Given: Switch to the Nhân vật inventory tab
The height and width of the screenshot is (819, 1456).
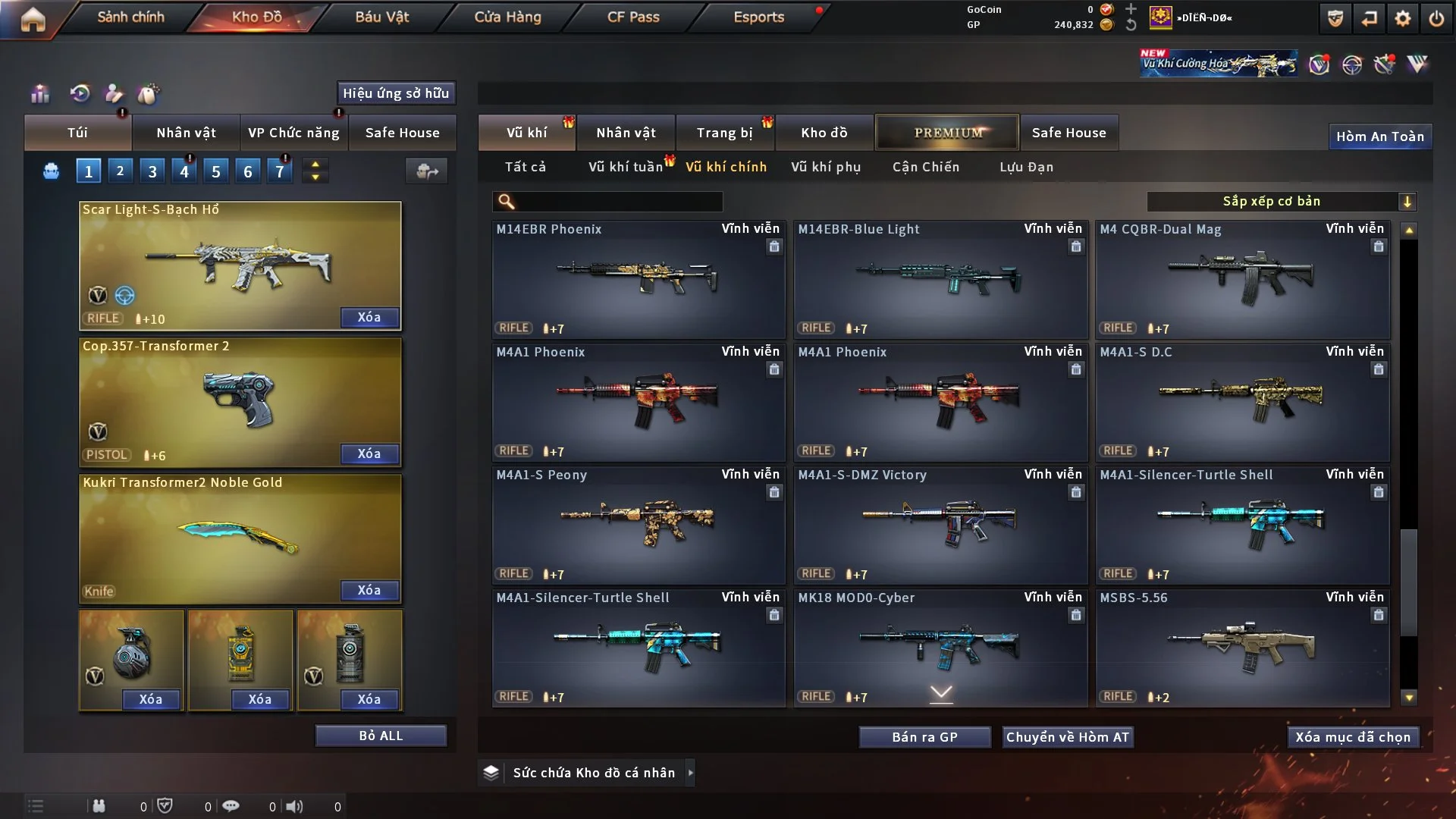Looking at the screenshot, I should tap(626, 133).
